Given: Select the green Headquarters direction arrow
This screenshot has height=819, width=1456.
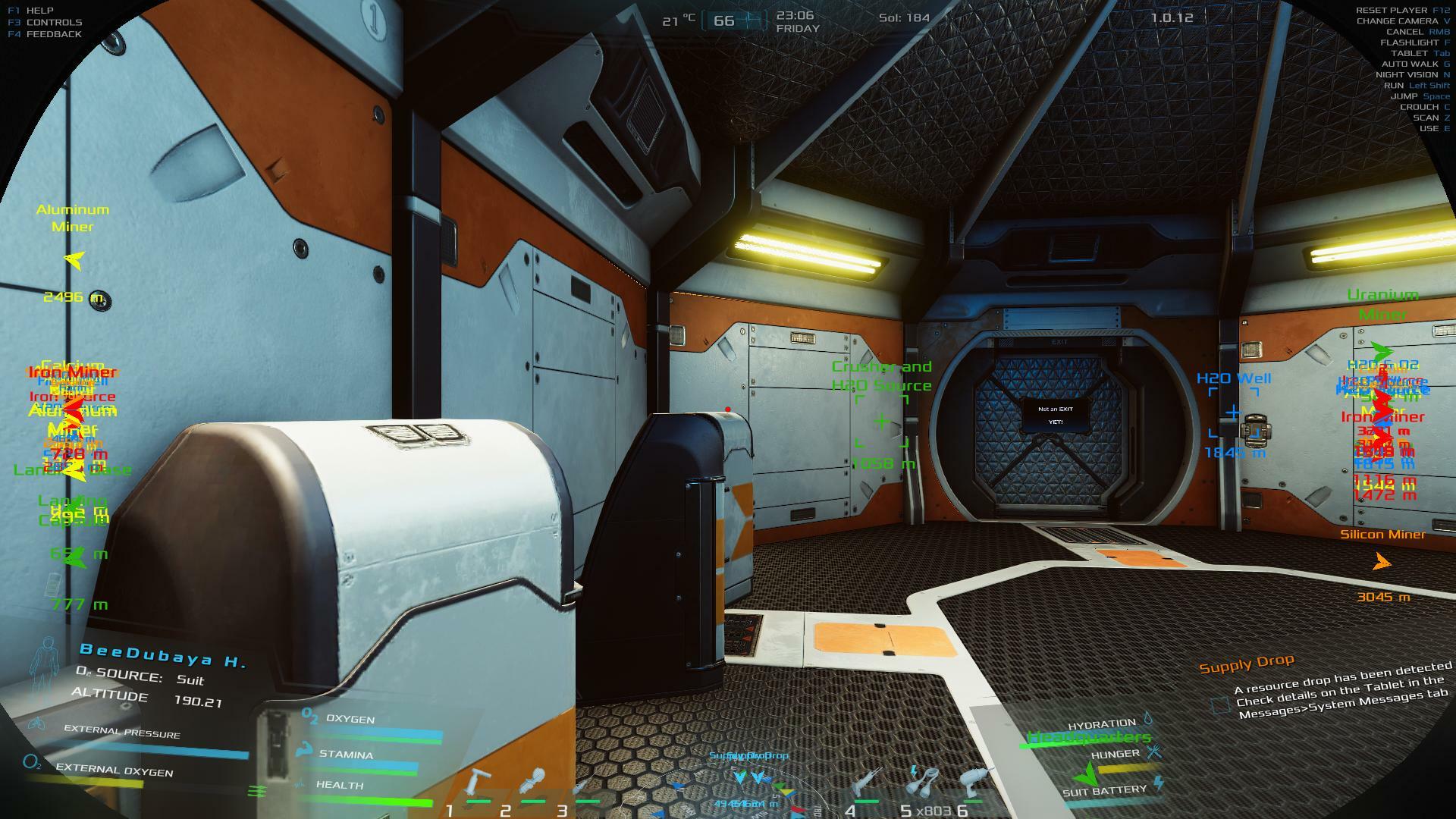Looking at the screenshot, I should (x=1087, y=773).
